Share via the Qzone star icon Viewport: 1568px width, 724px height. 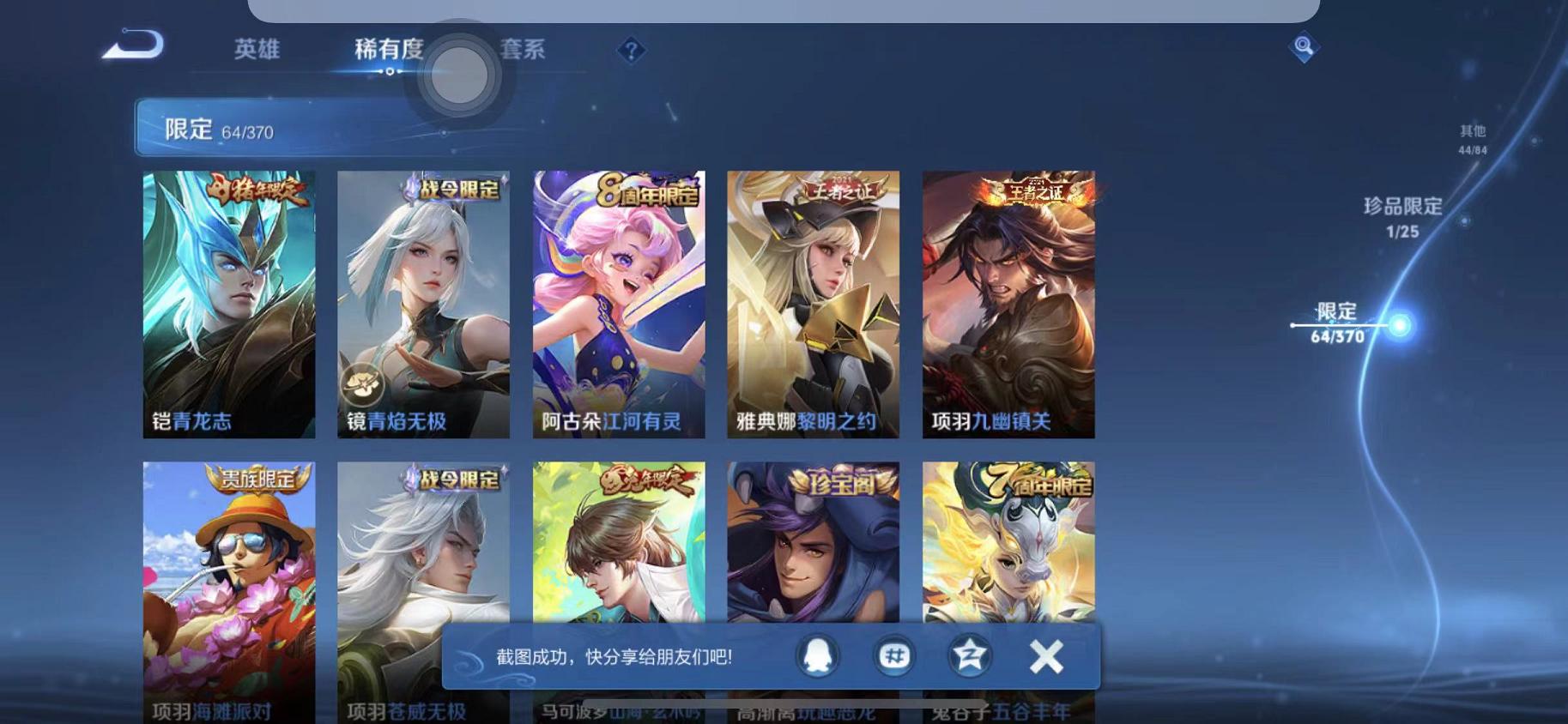[968, 655]
